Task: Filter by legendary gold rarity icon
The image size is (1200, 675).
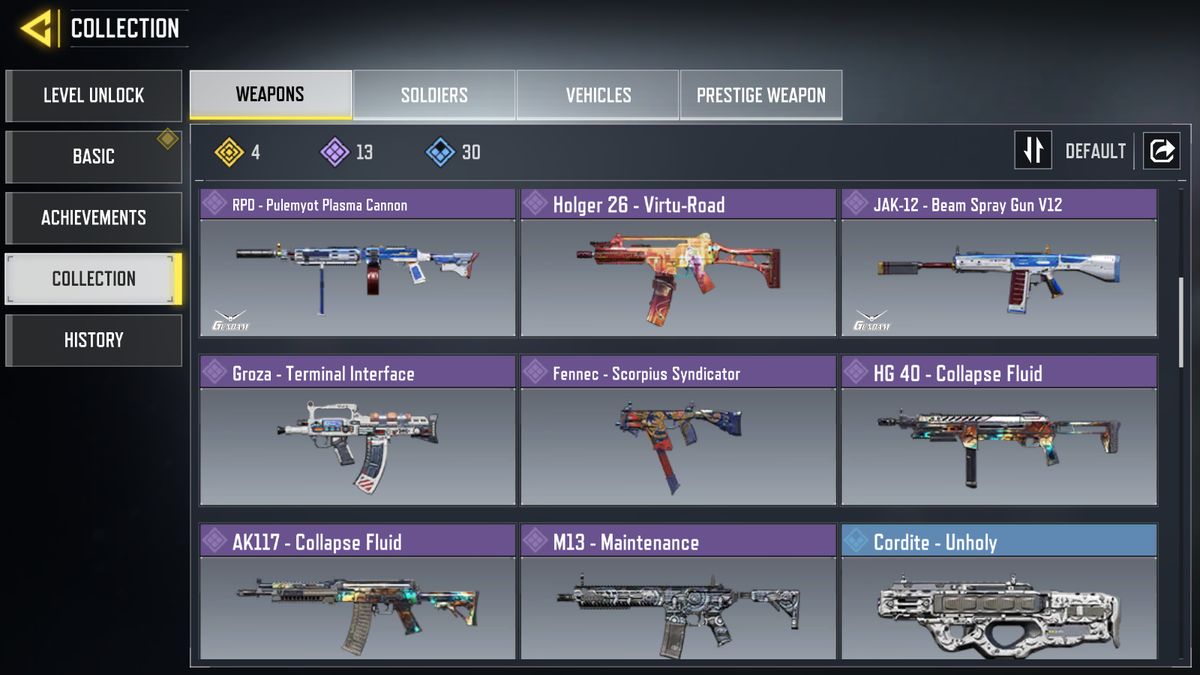Action: (230, 152)
